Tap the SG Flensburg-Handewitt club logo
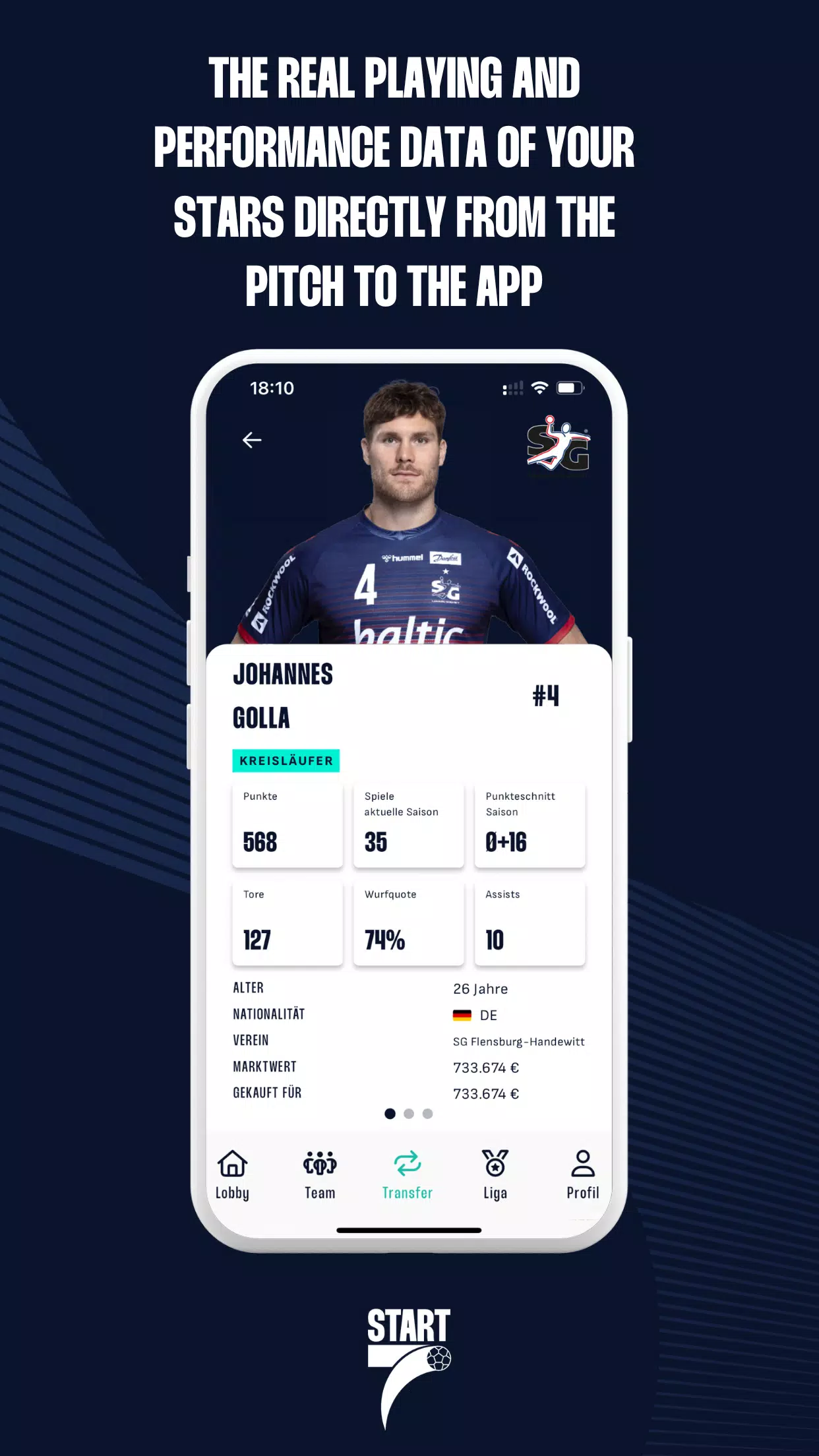 tap(558, 443)
